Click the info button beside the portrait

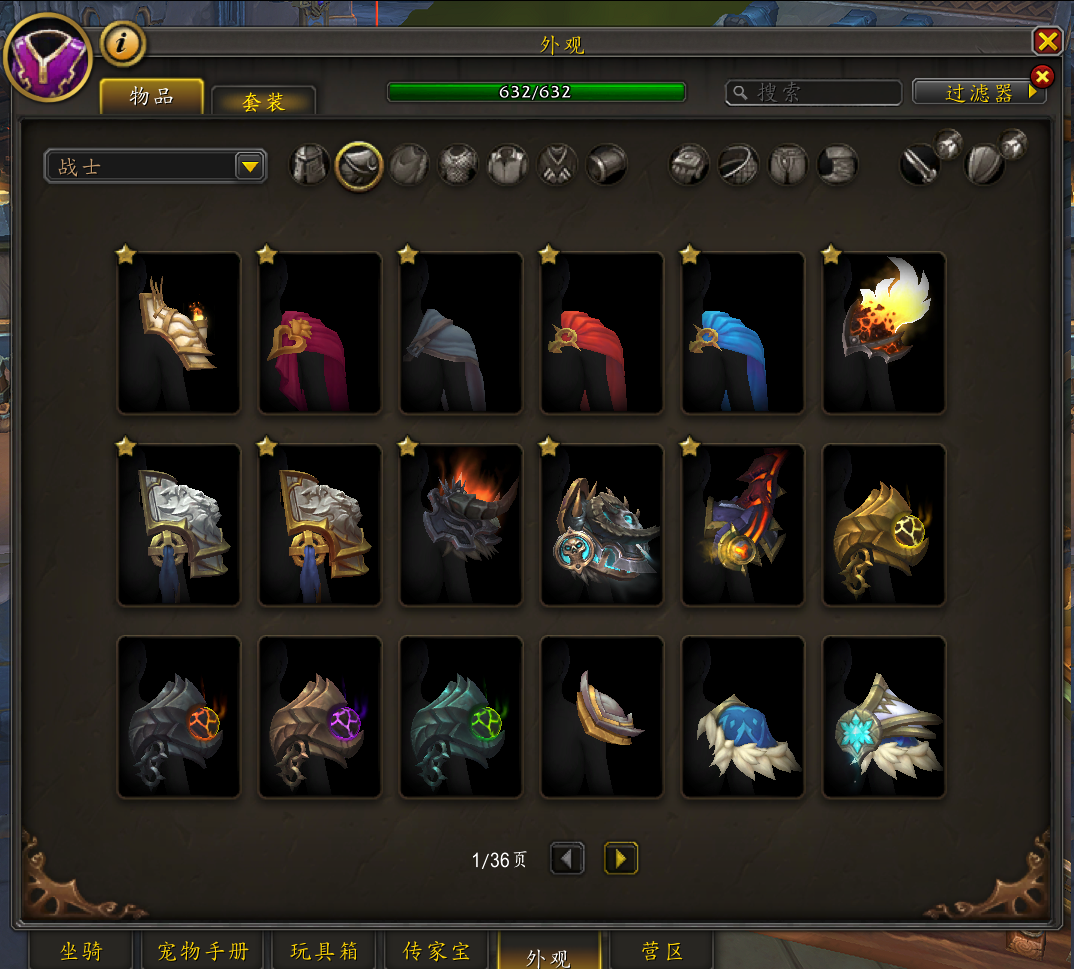(x=123, y=43)
